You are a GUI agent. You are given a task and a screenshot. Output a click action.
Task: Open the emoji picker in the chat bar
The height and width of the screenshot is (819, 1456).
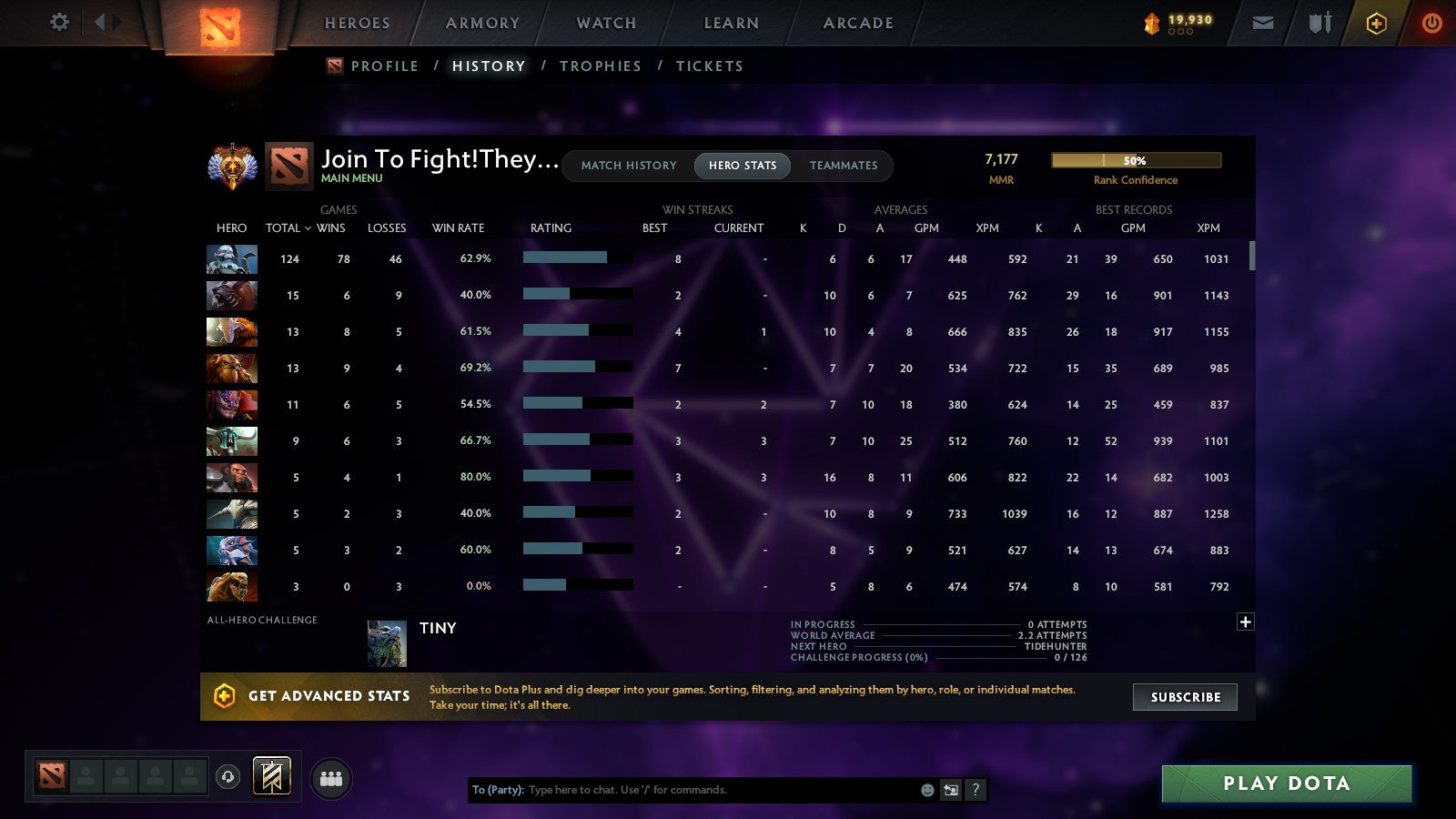tap(926, 790)
